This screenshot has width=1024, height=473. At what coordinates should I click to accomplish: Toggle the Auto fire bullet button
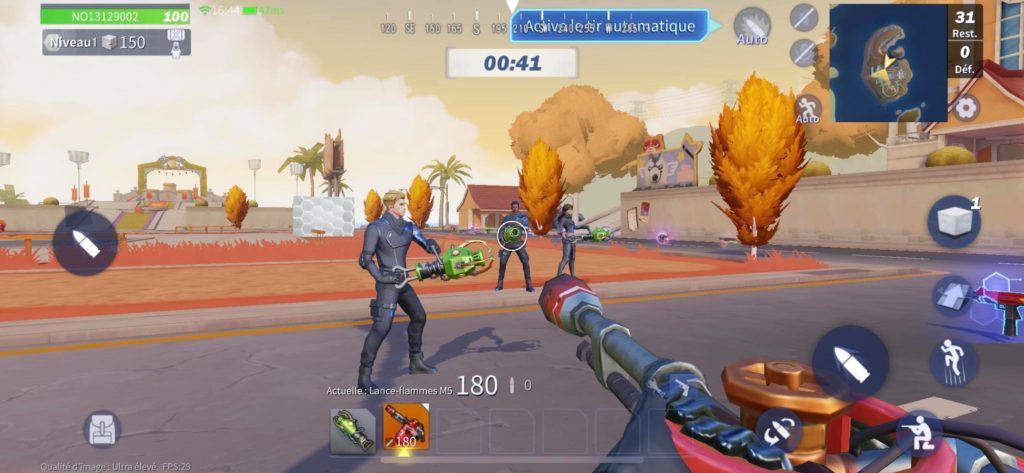point(752,26)
